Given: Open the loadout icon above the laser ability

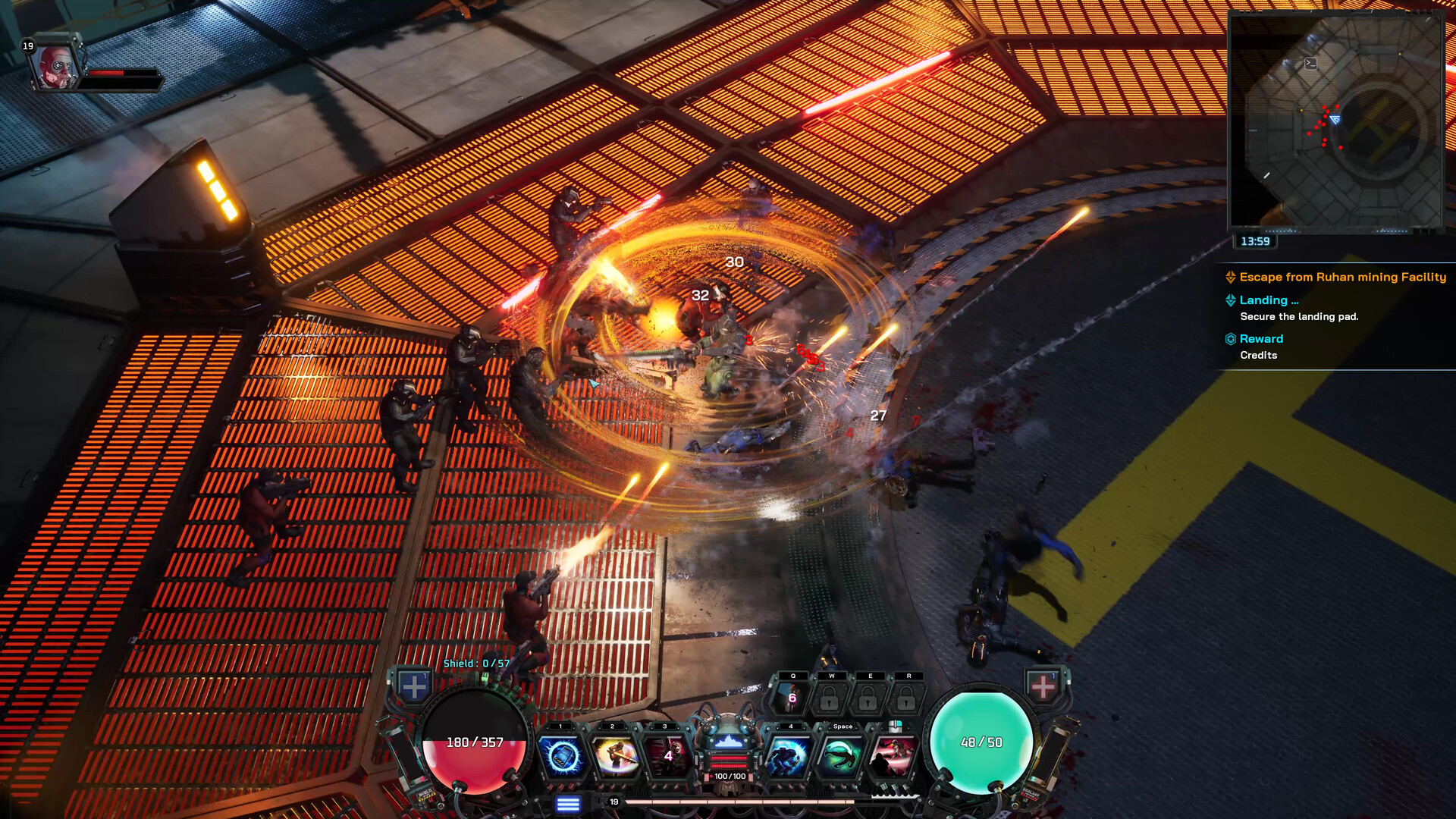Looking at the screenshot, I should [895, 726].
